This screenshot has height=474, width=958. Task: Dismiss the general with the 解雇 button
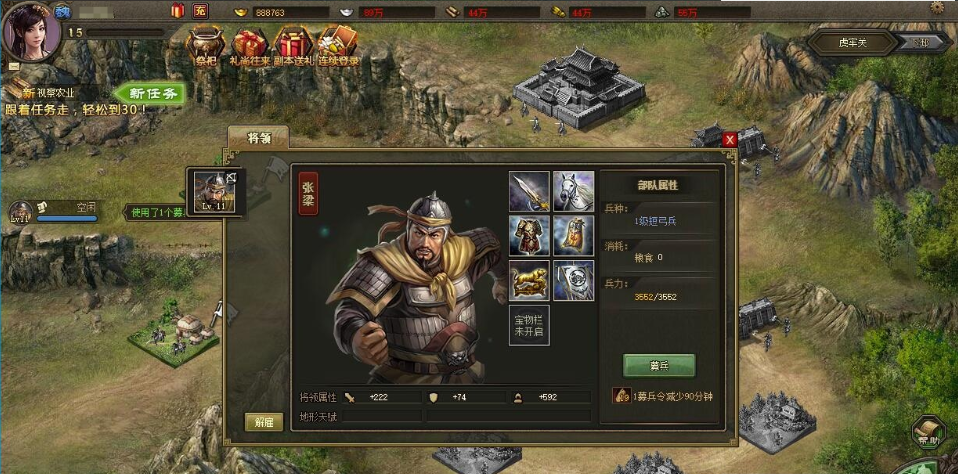coord(263,422)
